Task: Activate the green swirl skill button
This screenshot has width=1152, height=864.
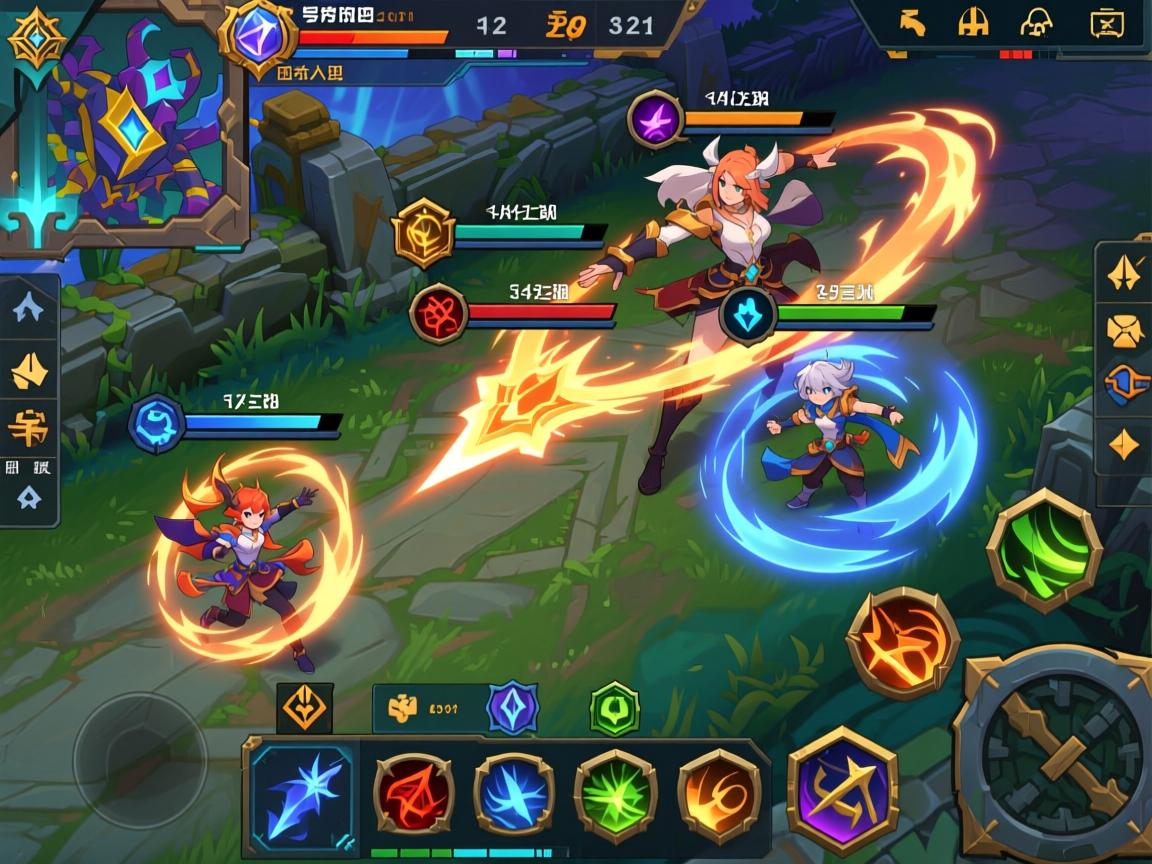Action: pos(1044,549)
